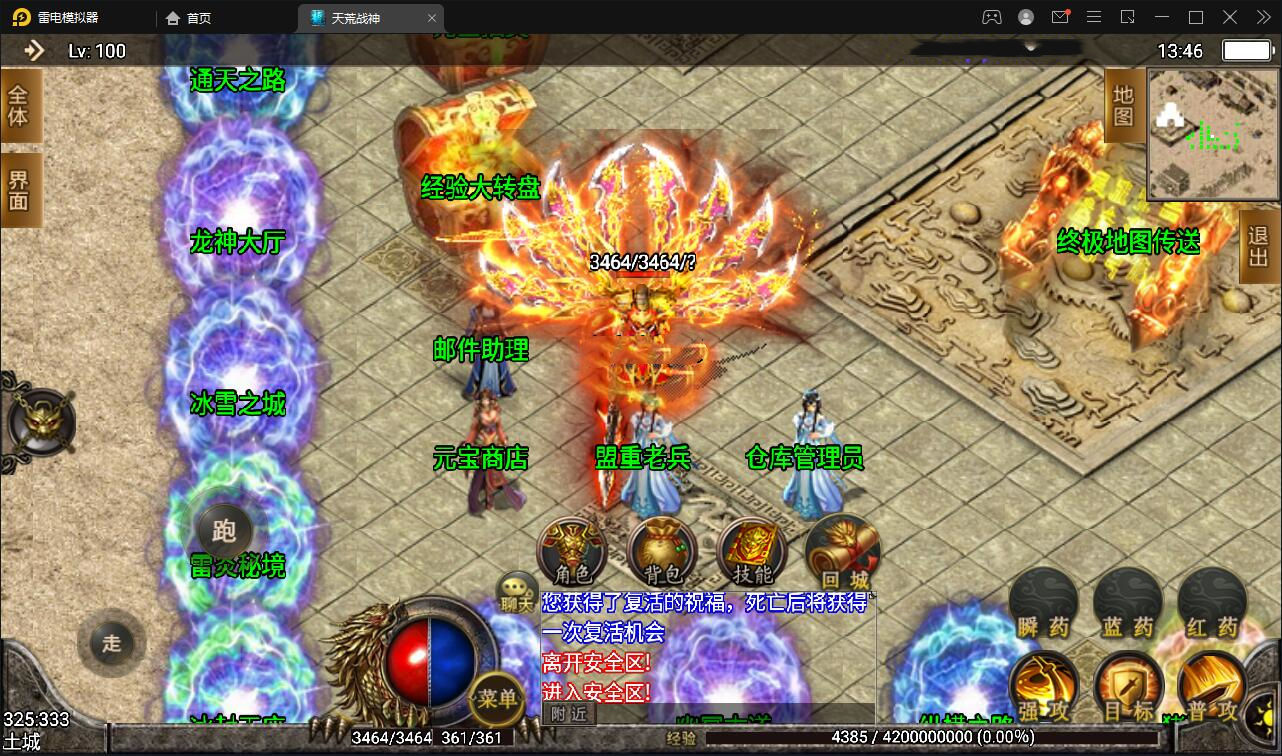Activate the 终极地图传送 ultimate map teleport

(1131, 241)
